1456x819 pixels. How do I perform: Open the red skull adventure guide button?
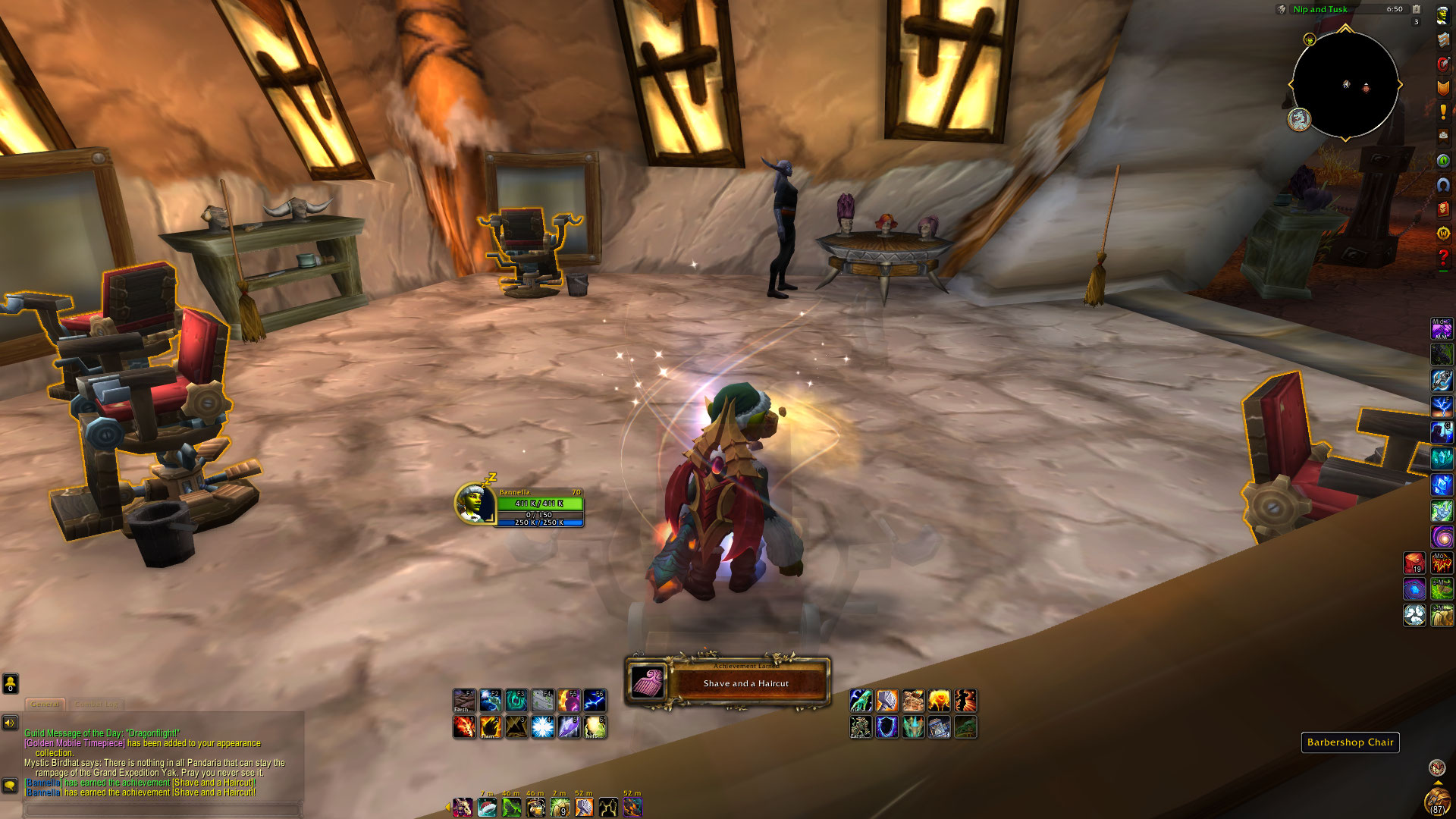click(x=1442, y=209)
